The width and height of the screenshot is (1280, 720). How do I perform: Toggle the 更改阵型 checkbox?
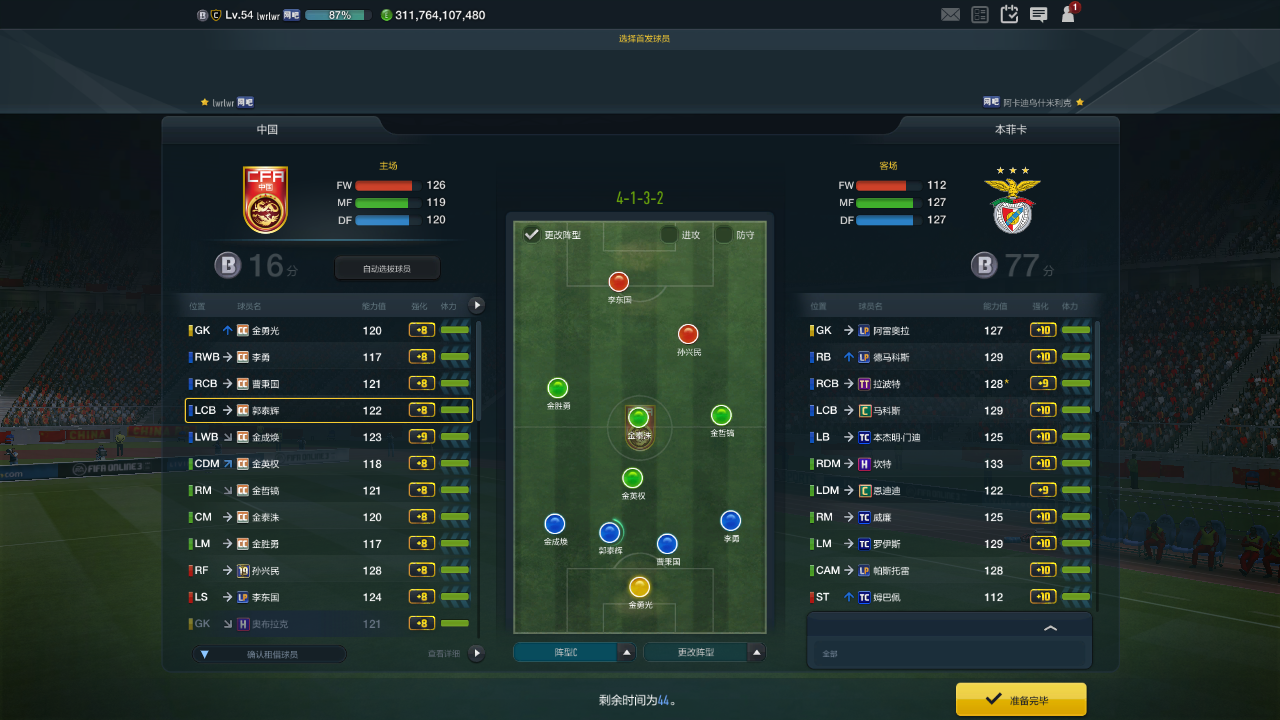point(532,235)
